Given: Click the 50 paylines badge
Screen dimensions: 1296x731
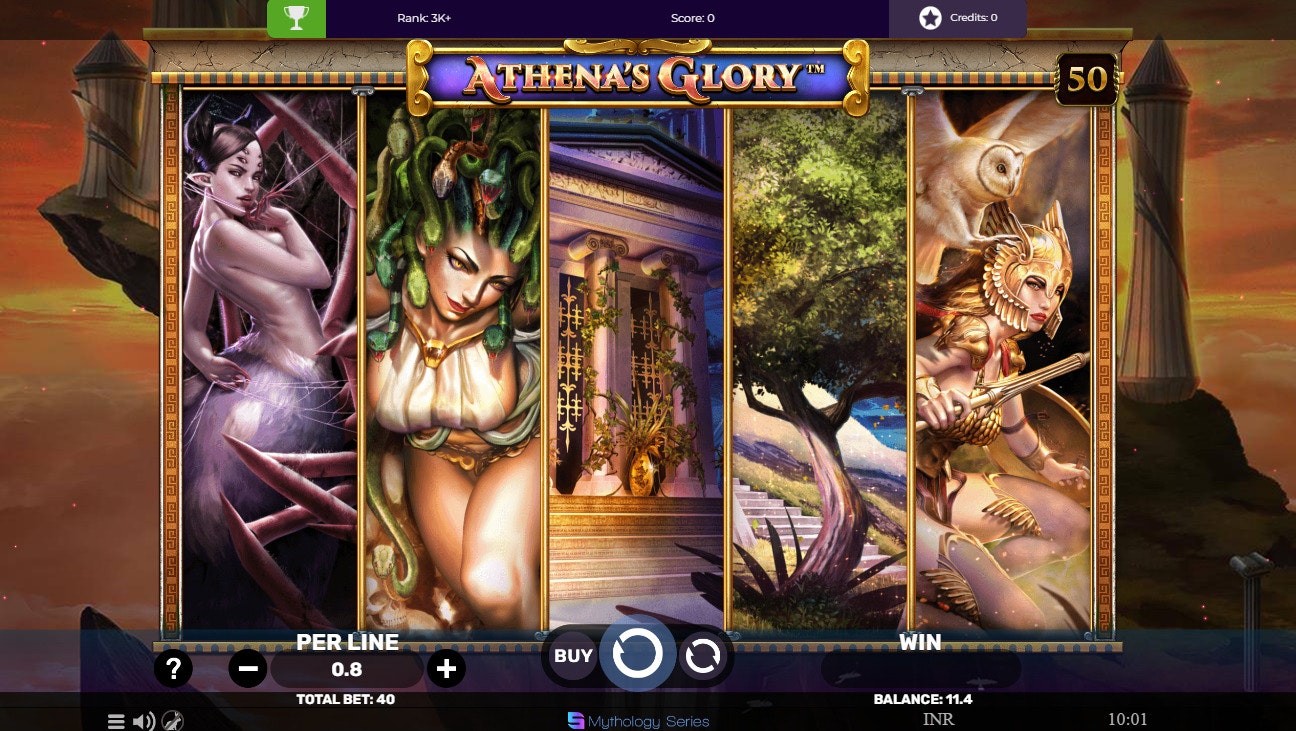Looking at the screenshot, I should pyautogui.click(x=1086, y=81).
